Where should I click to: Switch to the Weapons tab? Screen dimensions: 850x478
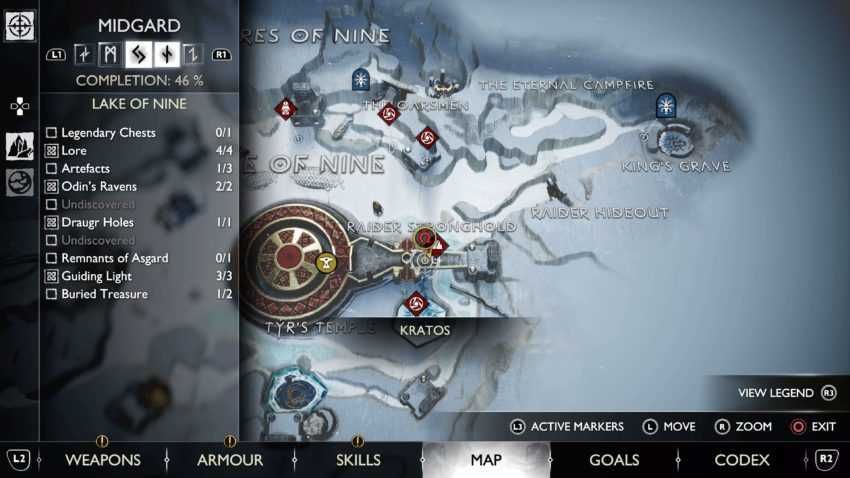point(102,460)
